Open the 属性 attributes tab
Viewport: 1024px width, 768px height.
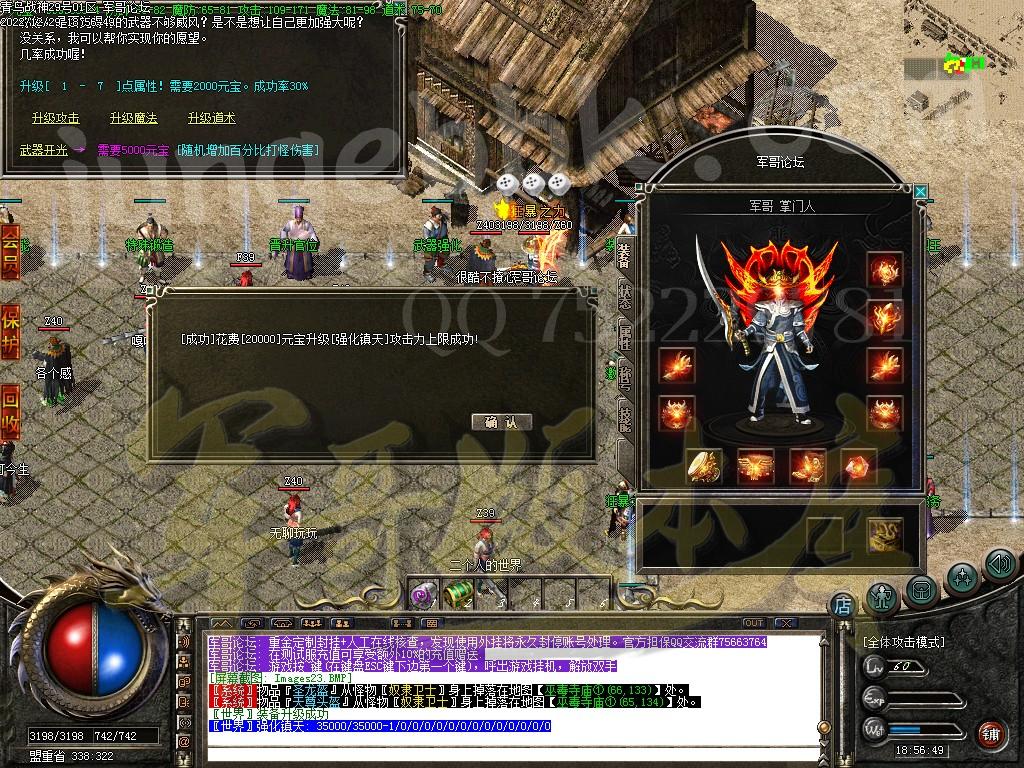624,335
